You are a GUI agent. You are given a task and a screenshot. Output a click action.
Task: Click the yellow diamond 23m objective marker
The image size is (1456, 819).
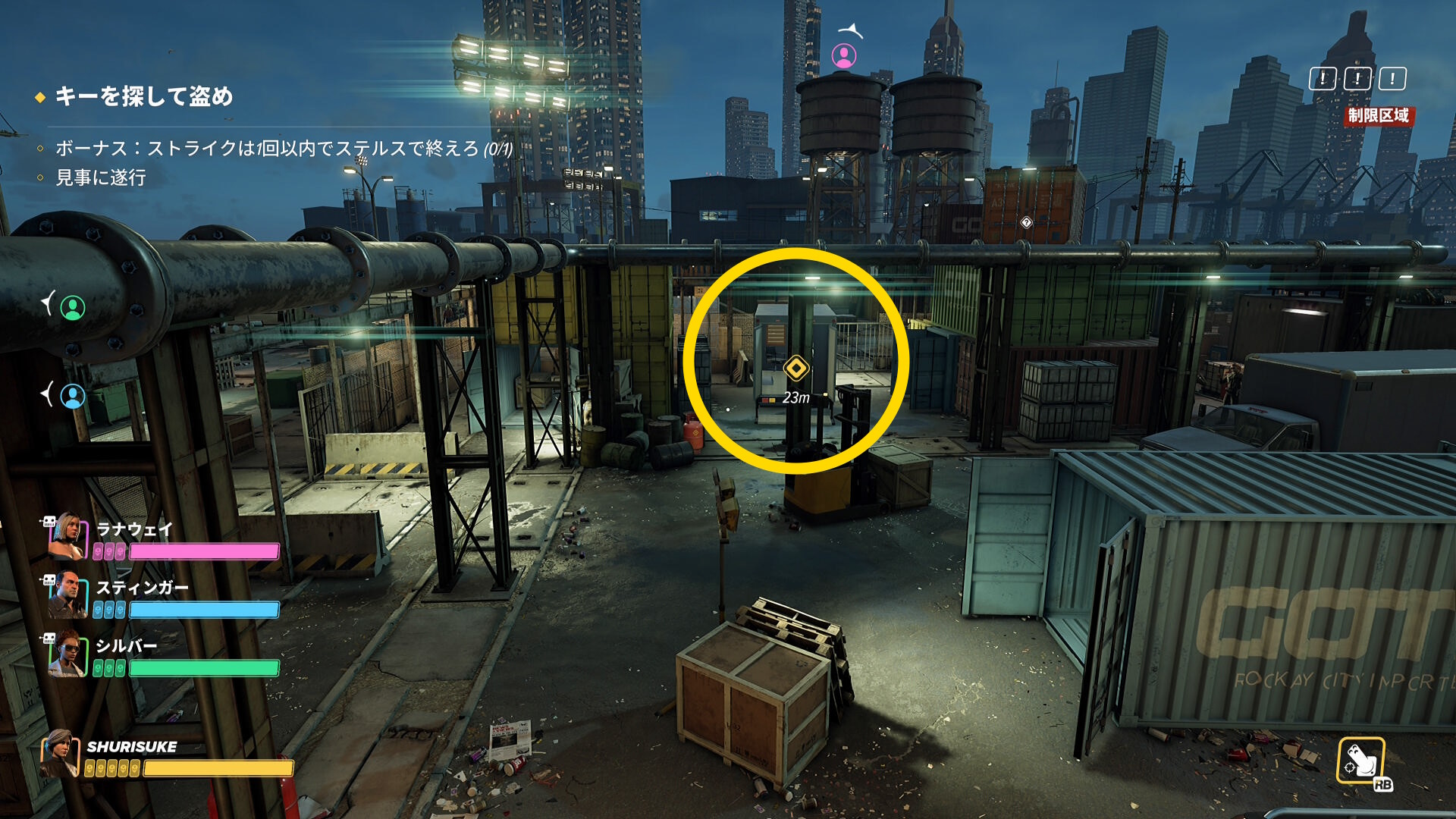(795, 369)
